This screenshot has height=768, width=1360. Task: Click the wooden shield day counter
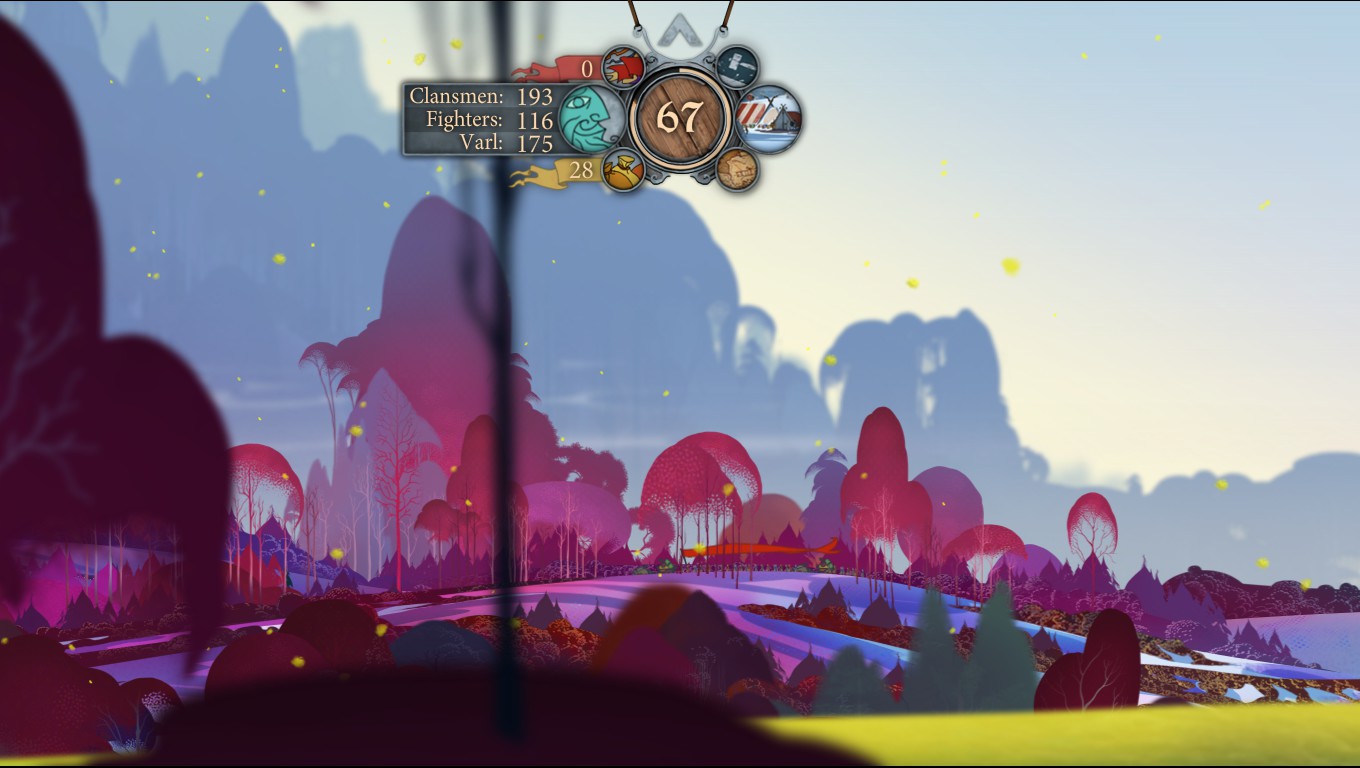click(681, 118)
